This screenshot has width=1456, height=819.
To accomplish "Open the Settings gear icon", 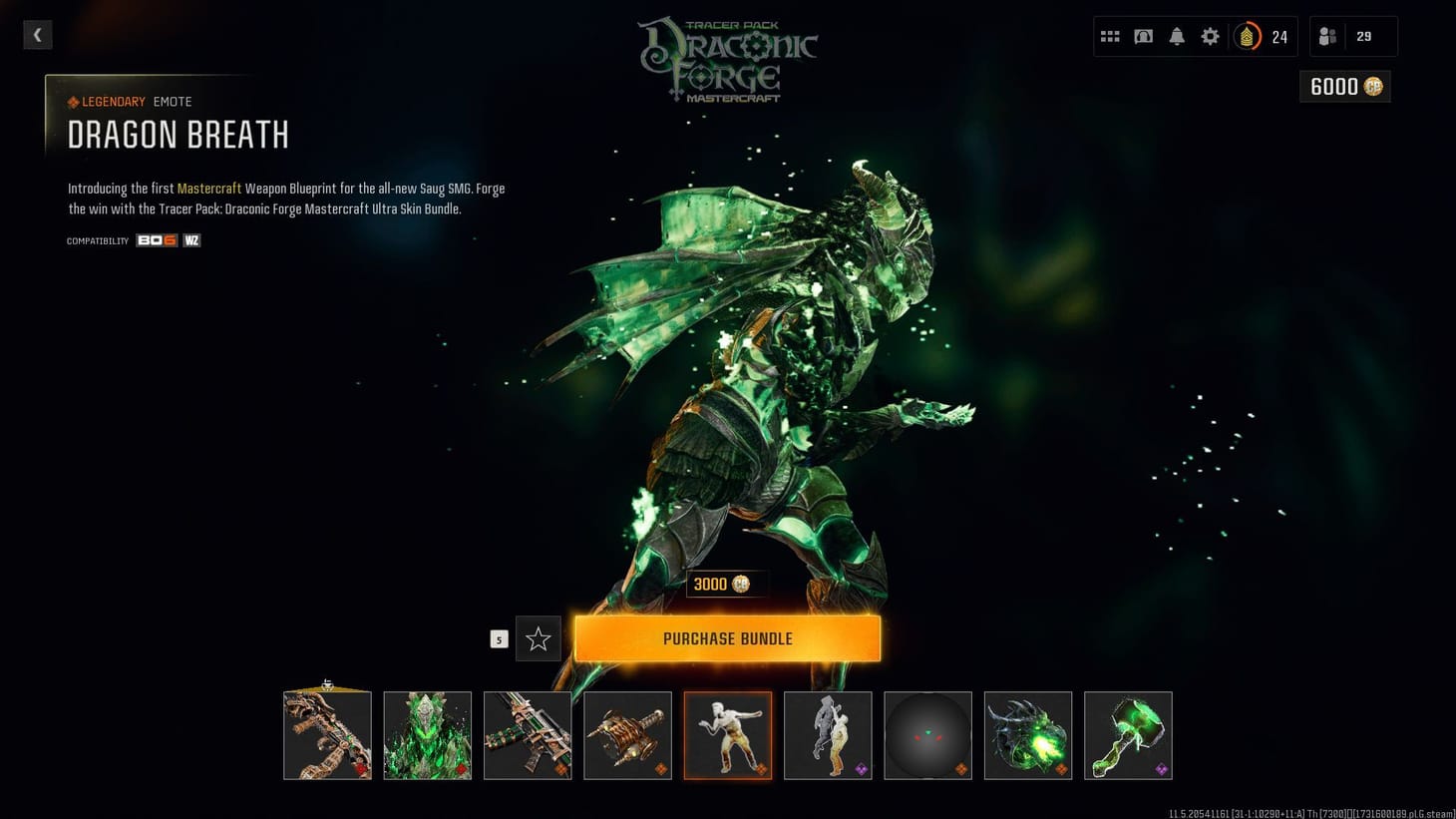I will click(1210, 36).
